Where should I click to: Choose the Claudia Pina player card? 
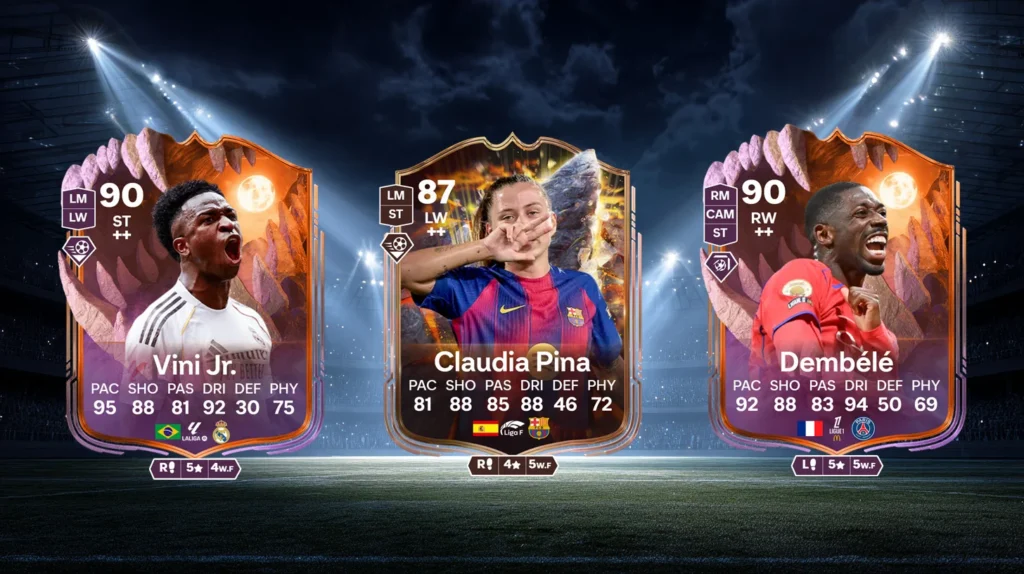click(511, 300)
